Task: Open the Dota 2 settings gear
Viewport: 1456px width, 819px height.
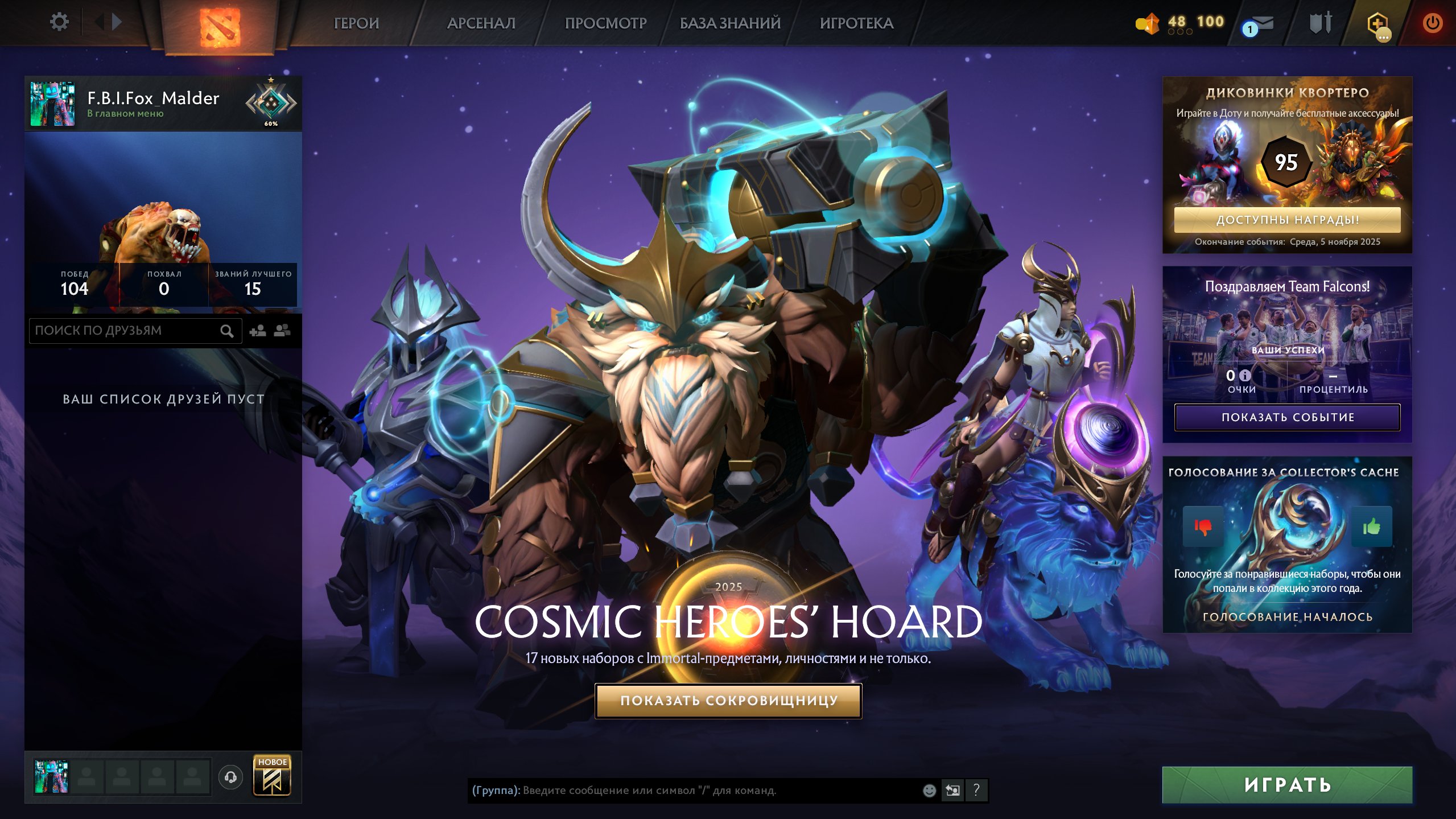Action: pos(59,22)
